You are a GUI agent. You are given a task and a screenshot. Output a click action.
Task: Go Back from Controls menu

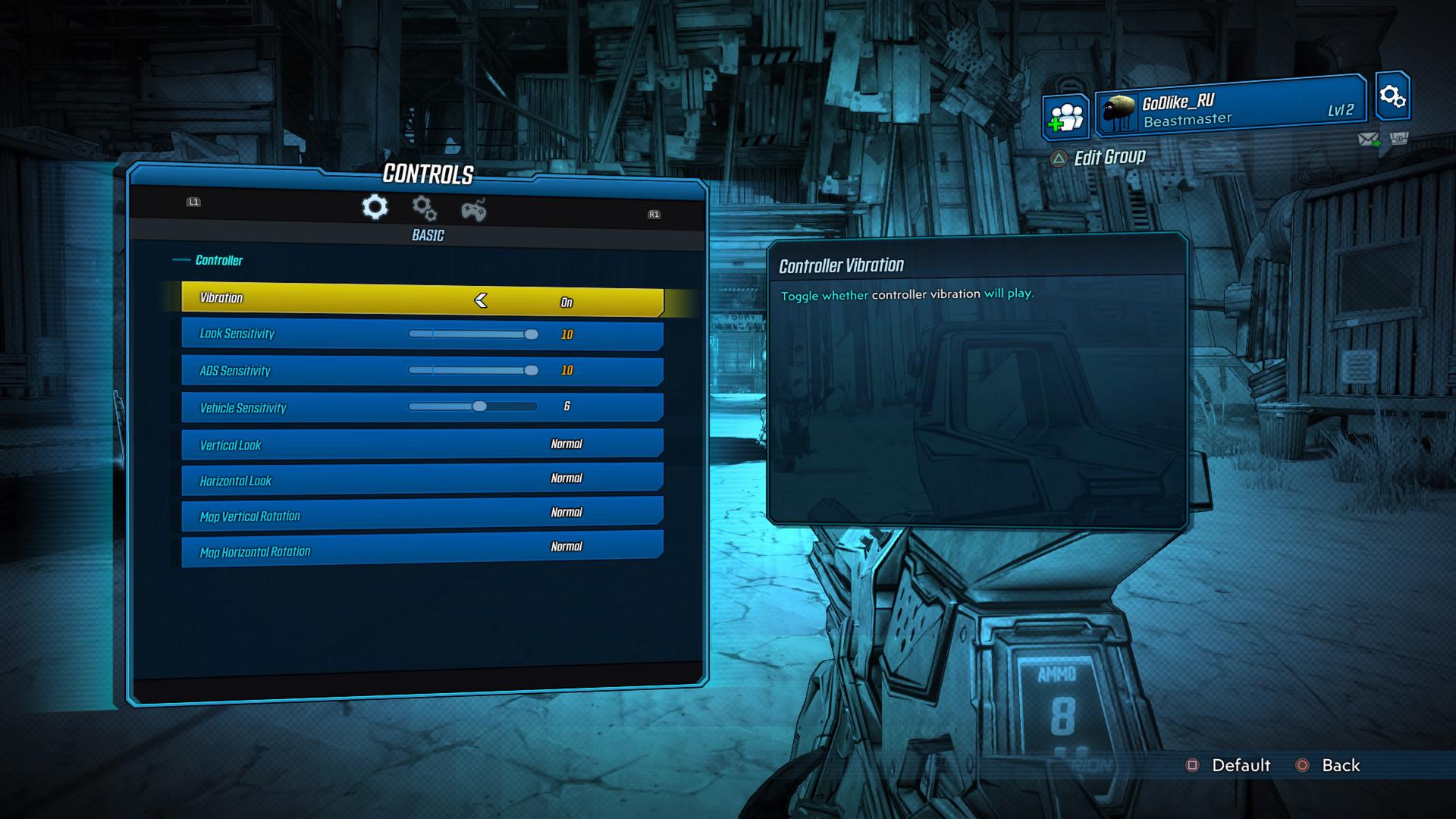[1329, 765]
